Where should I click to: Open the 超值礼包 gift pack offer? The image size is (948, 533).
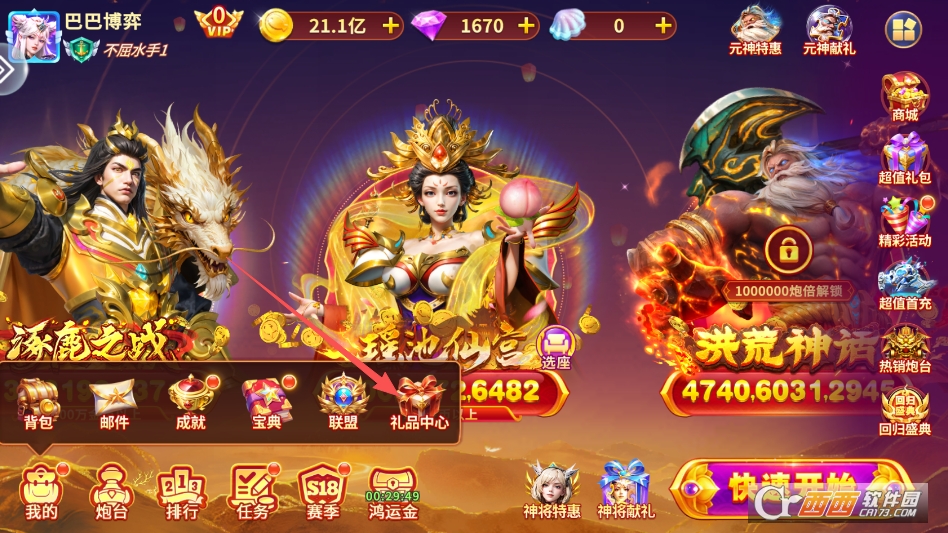point(905,158)
